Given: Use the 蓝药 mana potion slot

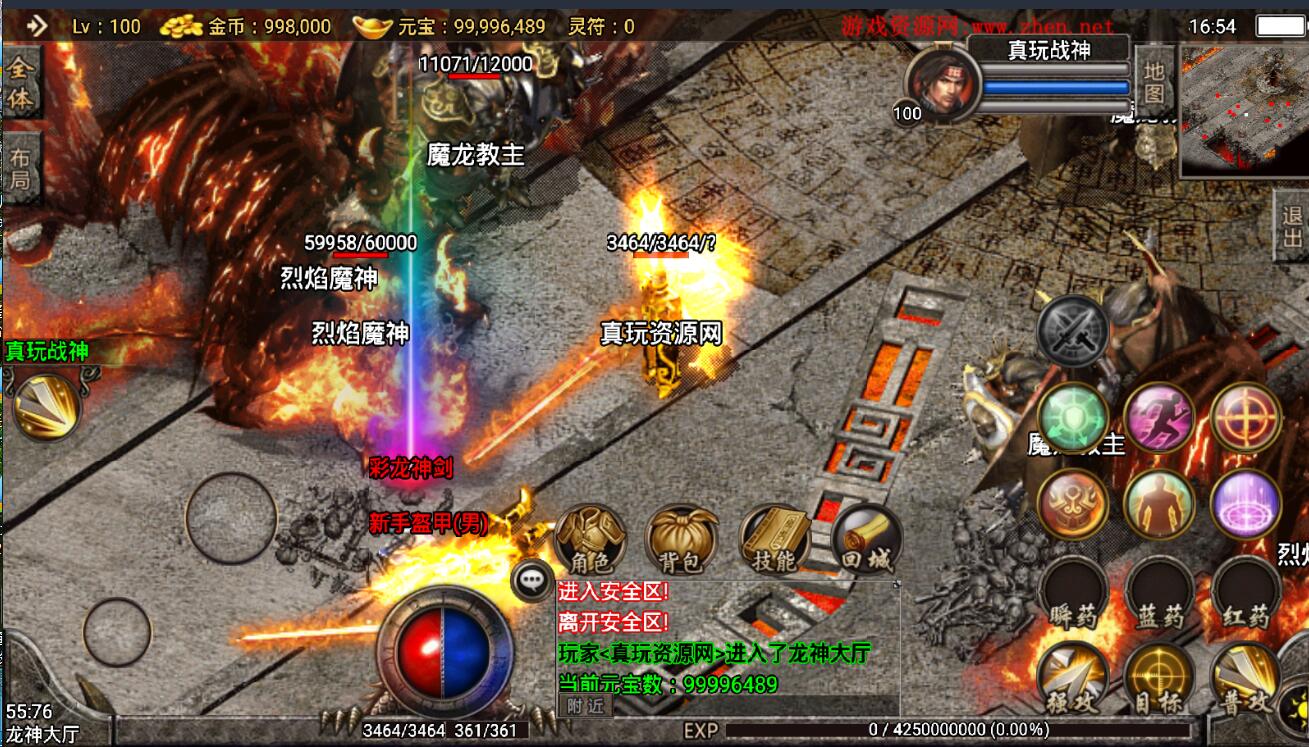Looking at the screenshot, I should pos(1159,591).
